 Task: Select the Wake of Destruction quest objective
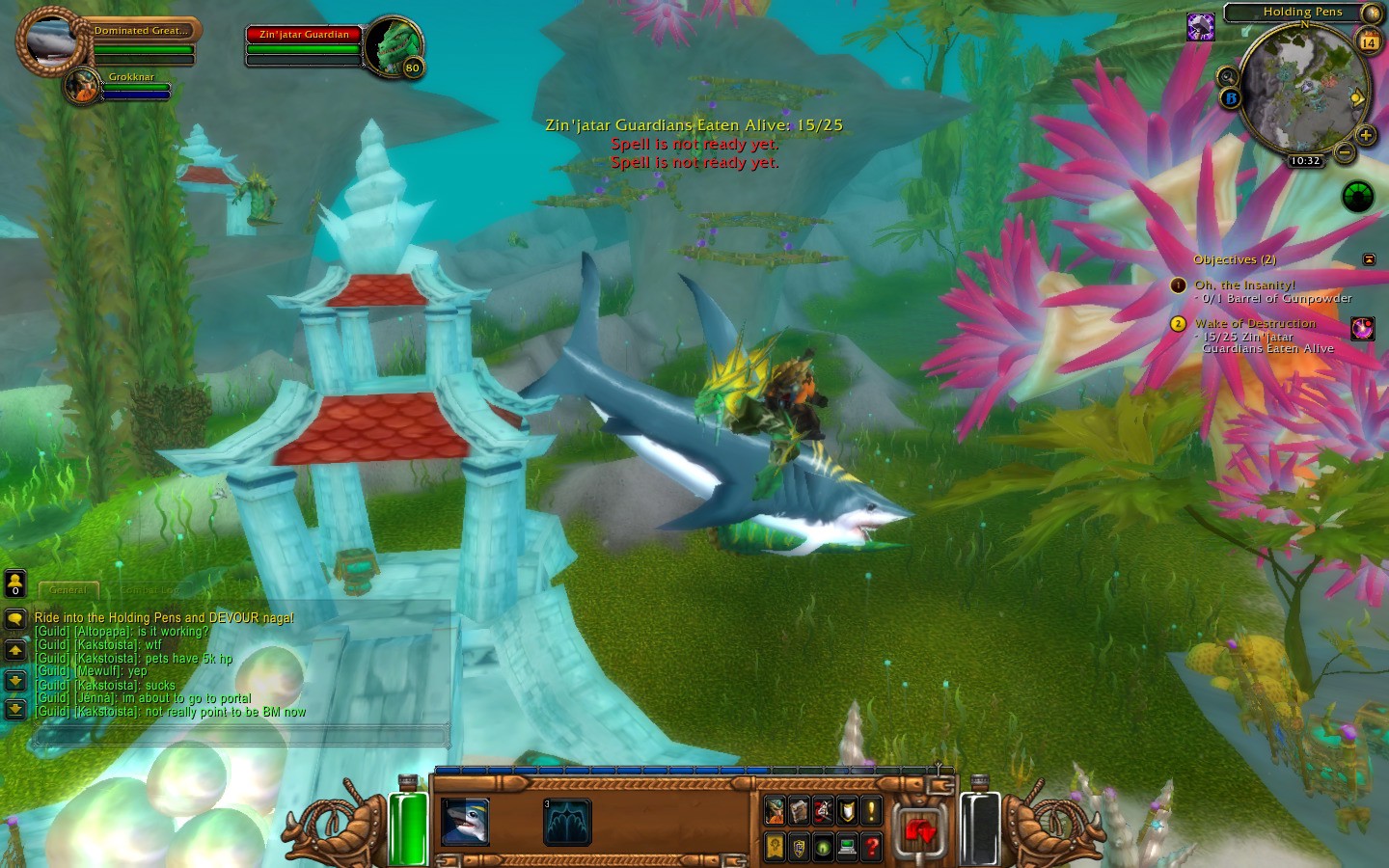click(x=1255, y=324)
